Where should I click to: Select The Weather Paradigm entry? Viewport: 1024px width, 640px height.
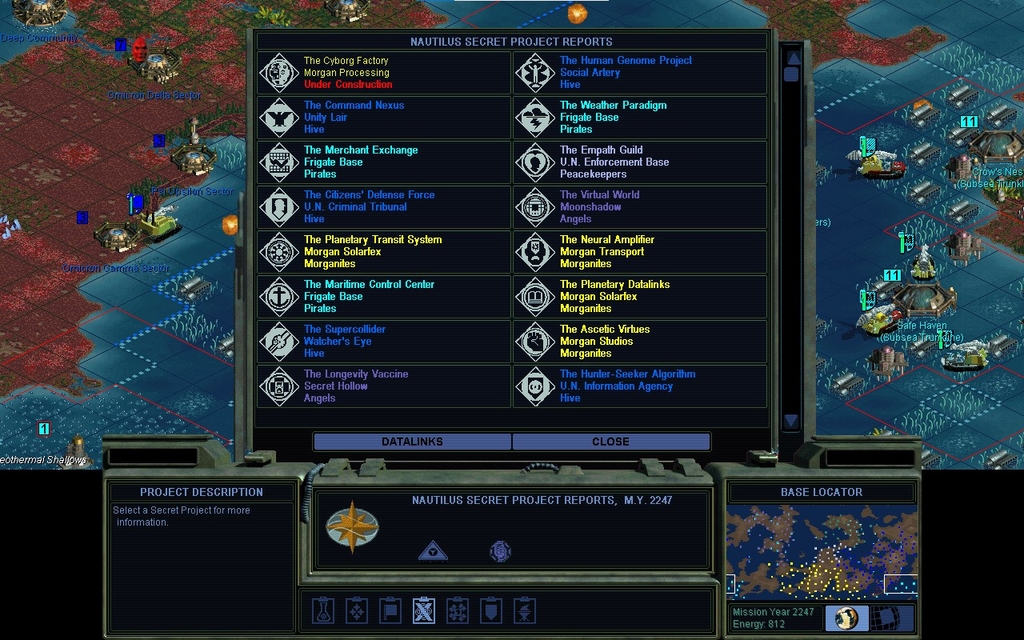[x=640, y=118]
